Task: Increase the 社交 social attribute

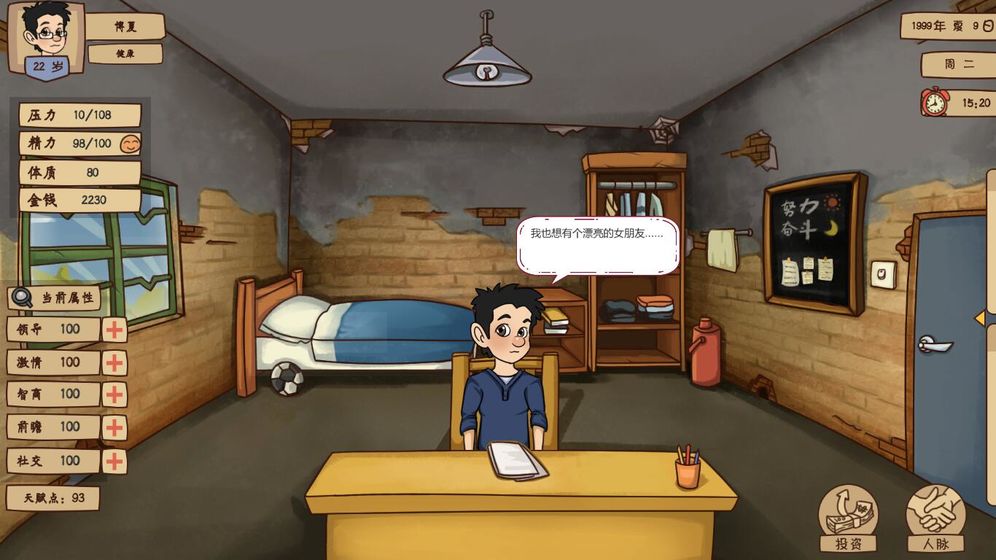Action: 115,461
